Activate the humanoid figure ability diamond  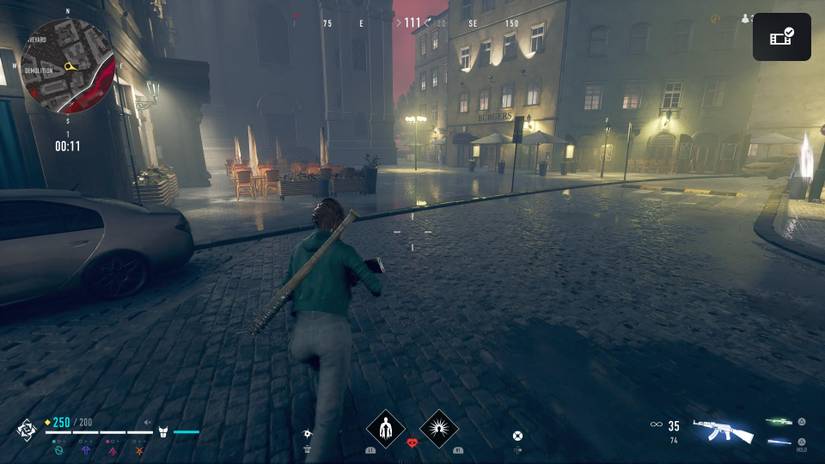point(385,428)
